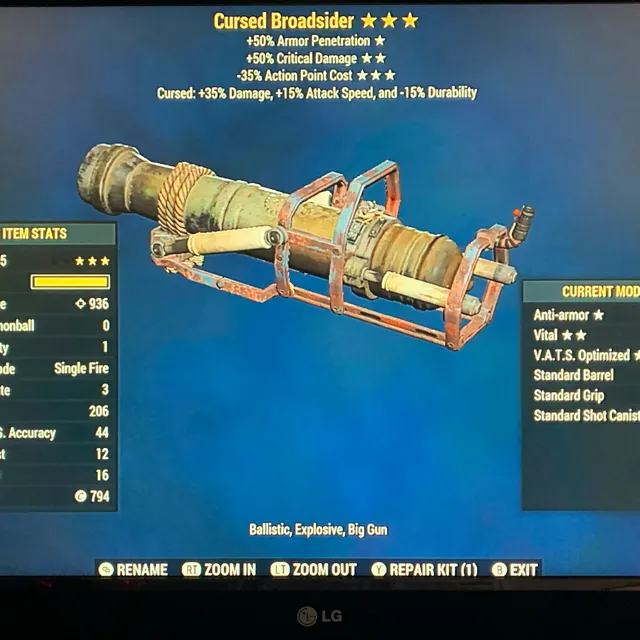Select Zoom Out in the bottom bar
640x640 pixels.
click(x=313, y=569)
